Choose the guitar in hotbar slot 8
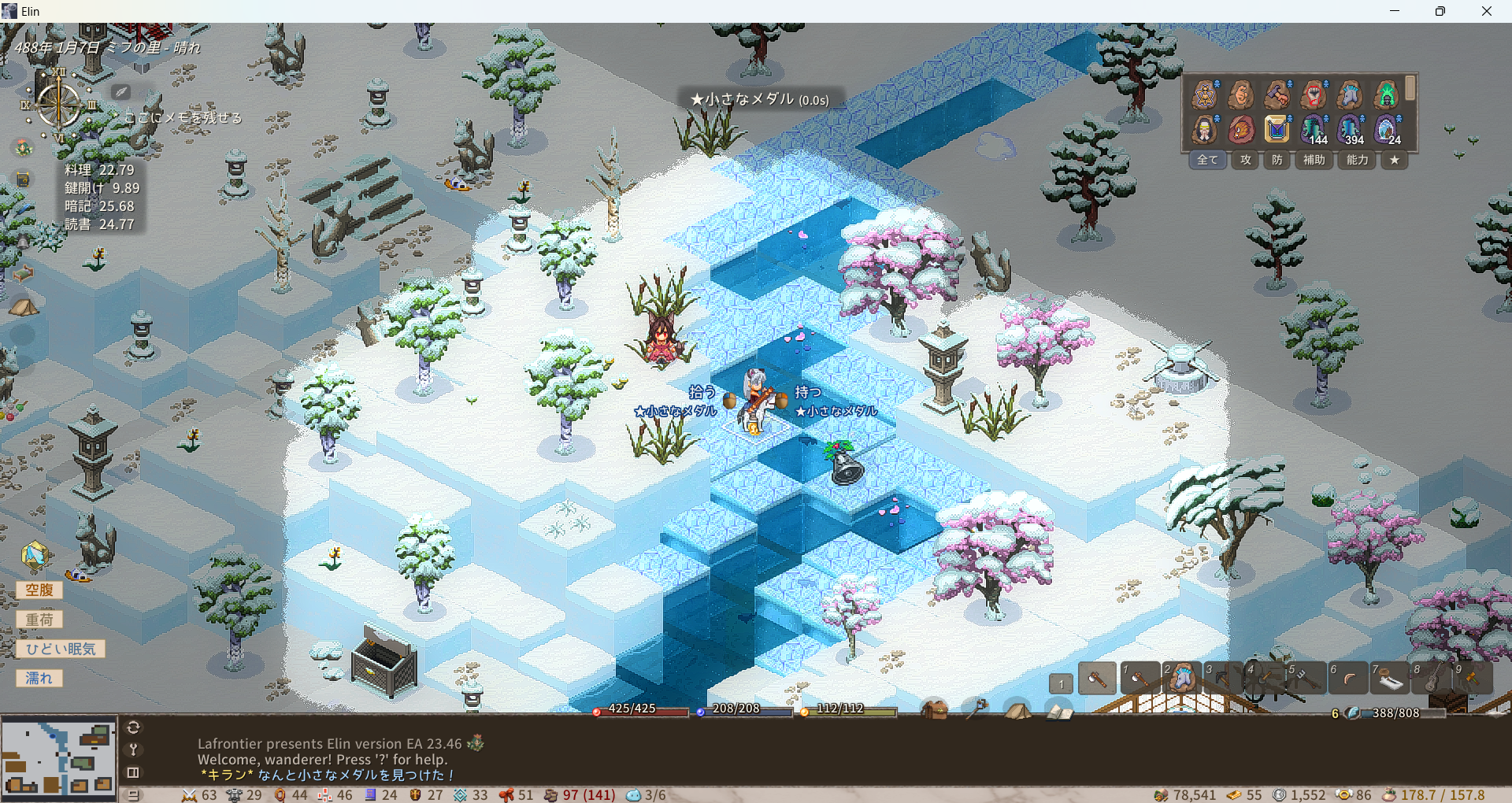The height and width of the screenshot is (803, 1512). click(1431, 678)
